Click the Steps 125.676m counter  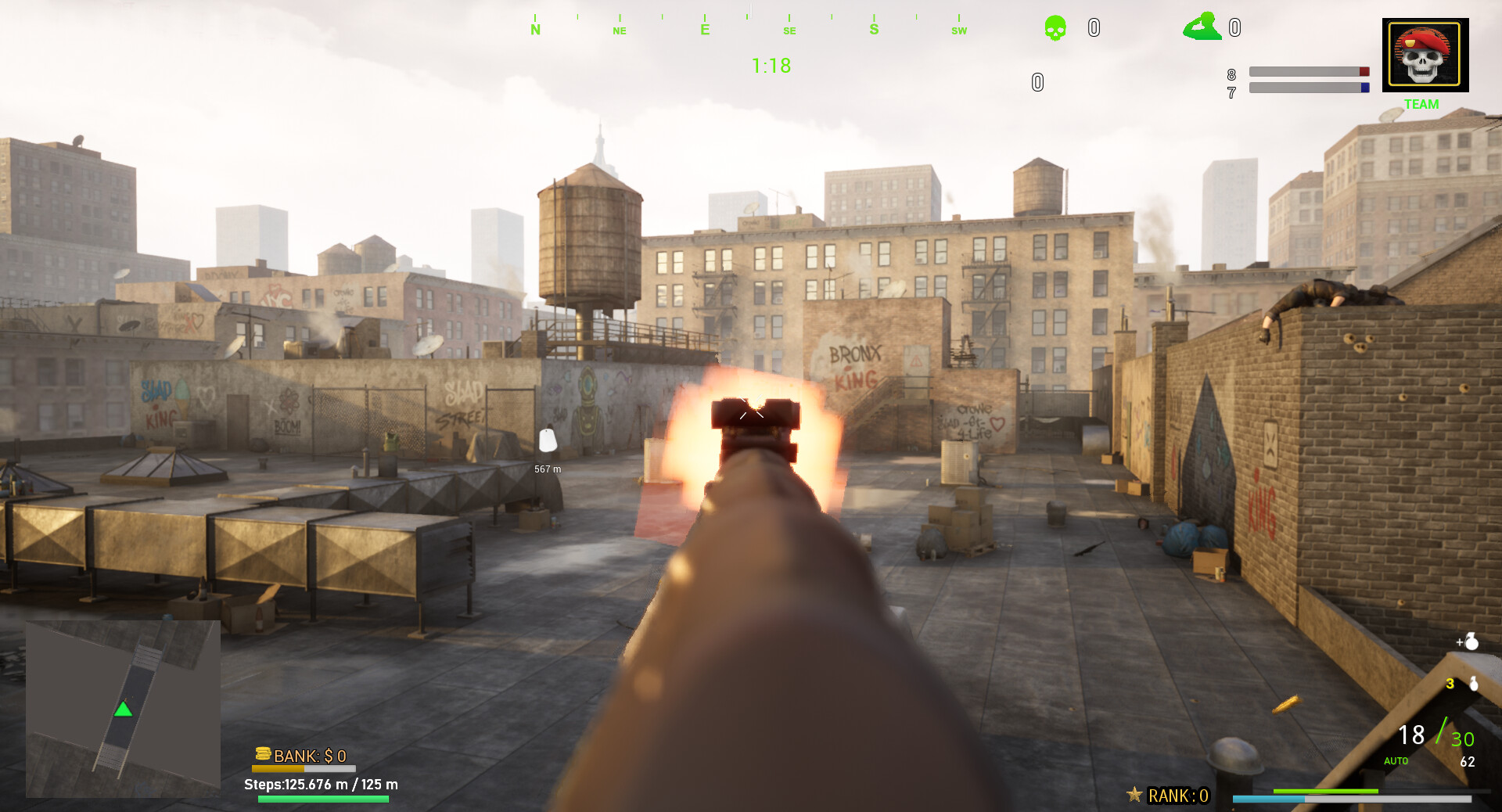point(321,783)
